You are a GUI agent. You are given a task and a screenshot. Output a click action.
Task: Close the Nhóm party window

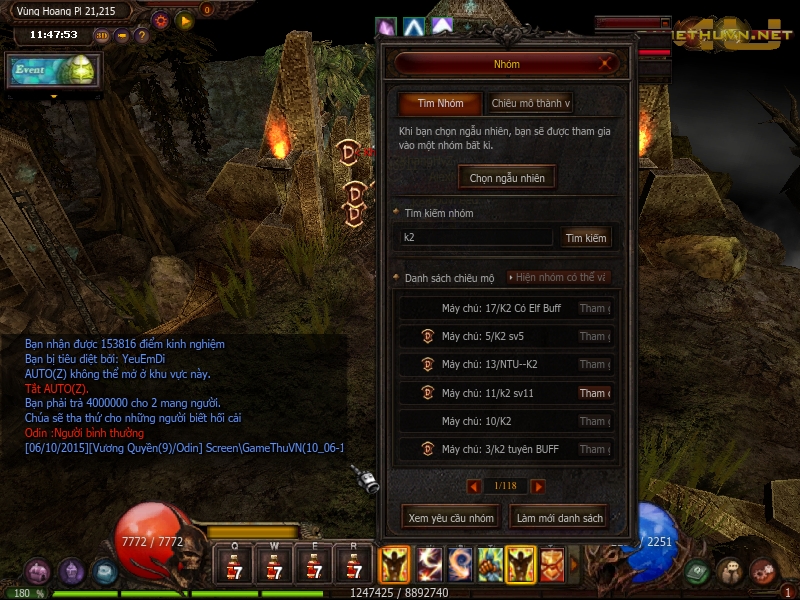606,64
